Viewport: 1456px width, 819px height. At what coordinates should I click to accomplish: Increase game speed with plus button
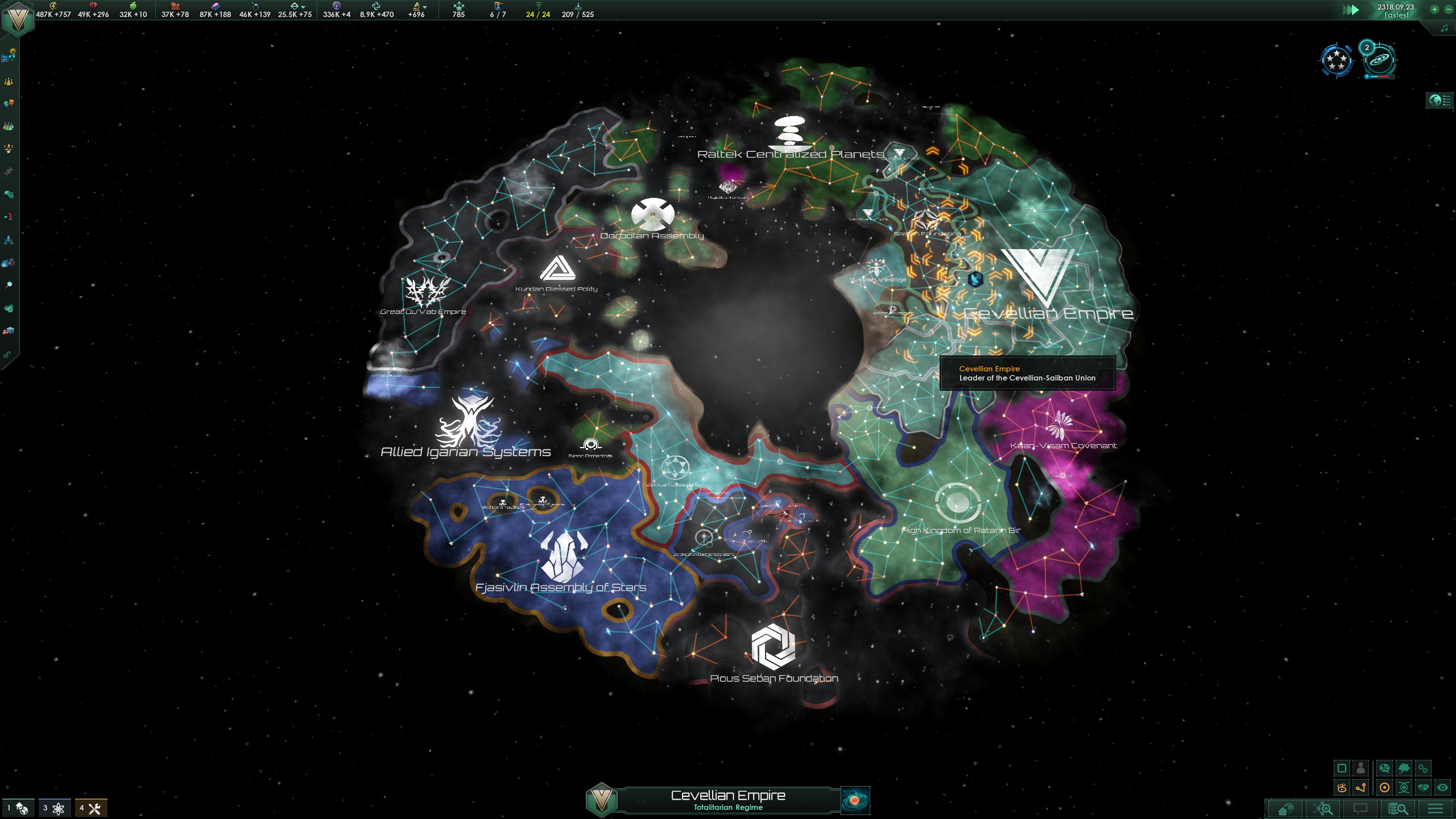pos(1434,9)
